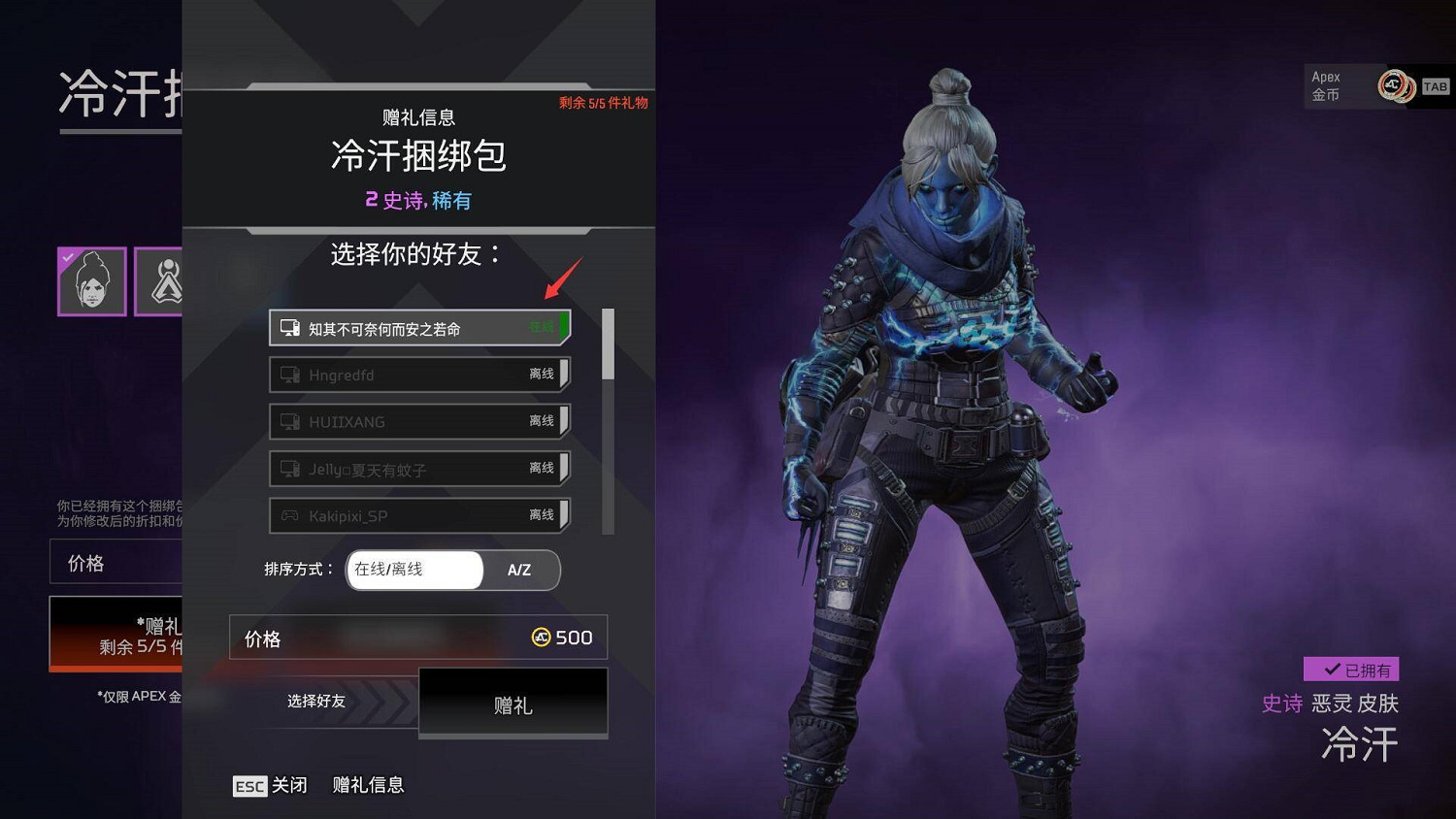
Task: Click the PC icon beside HUIIXANG
Action: pos(289,421)
